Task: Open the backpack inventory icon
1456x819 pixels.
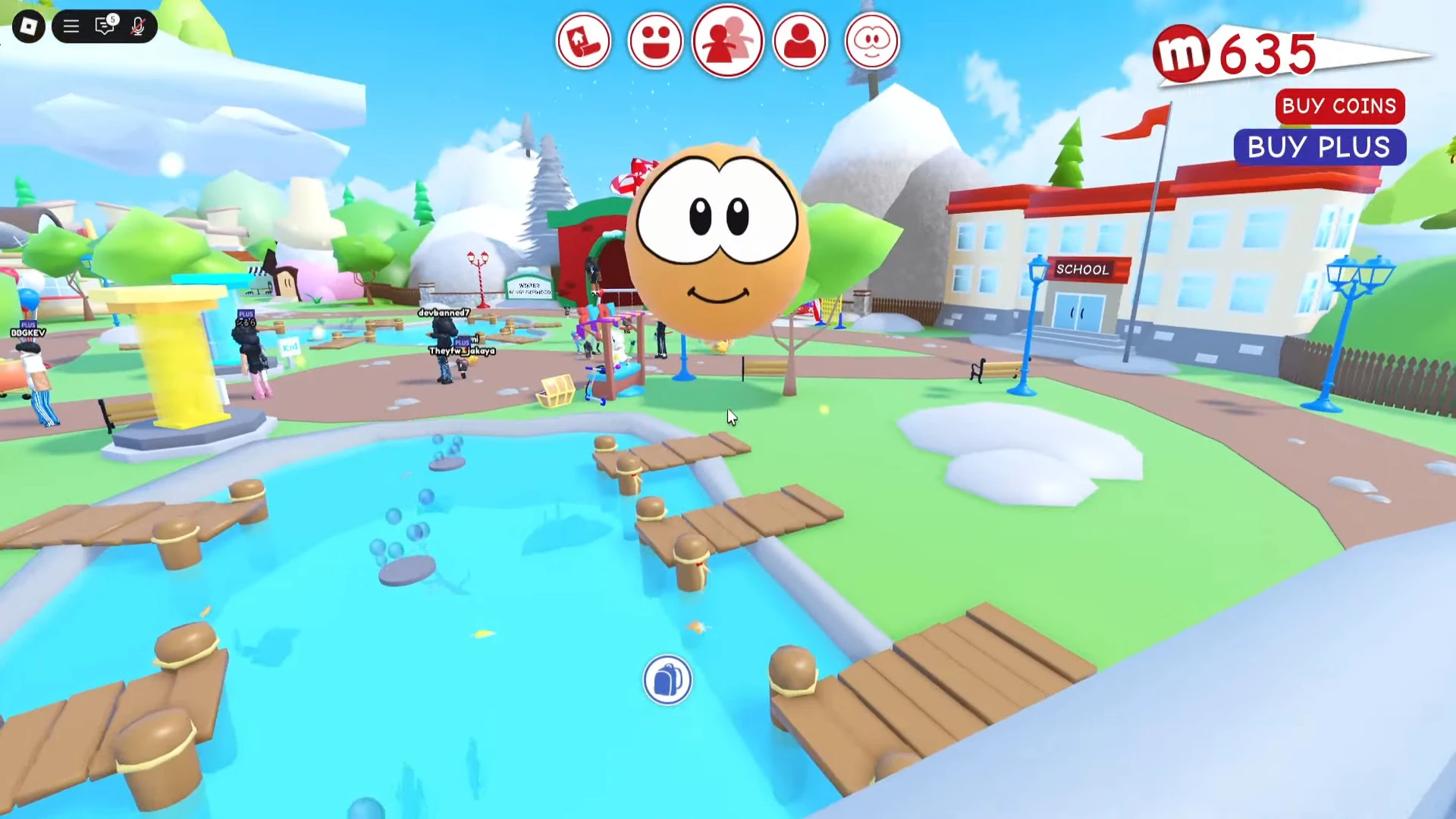Action: point(667,680)
